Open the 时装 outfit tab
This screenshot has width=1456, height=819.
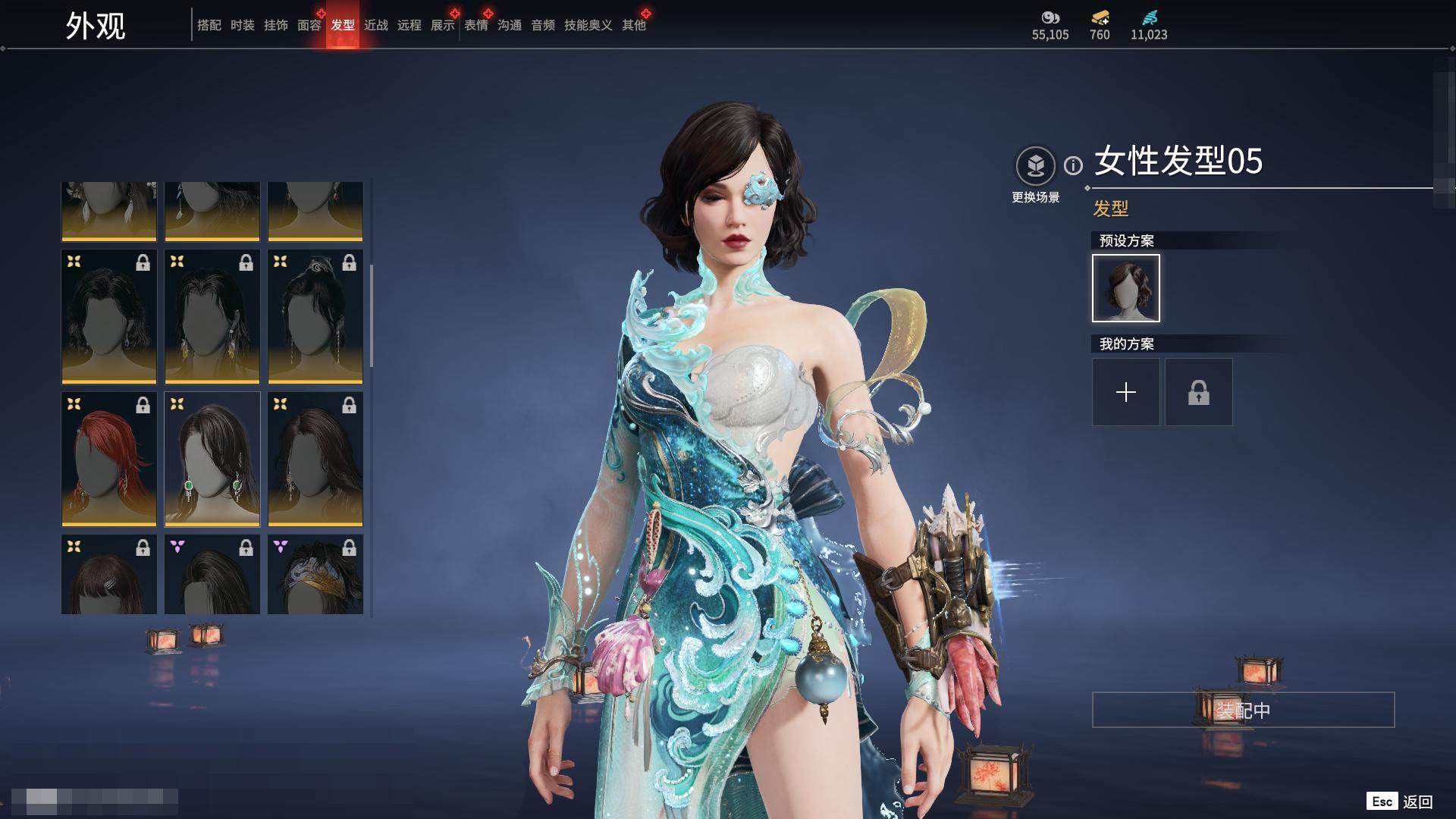click(x=242, y=25)
